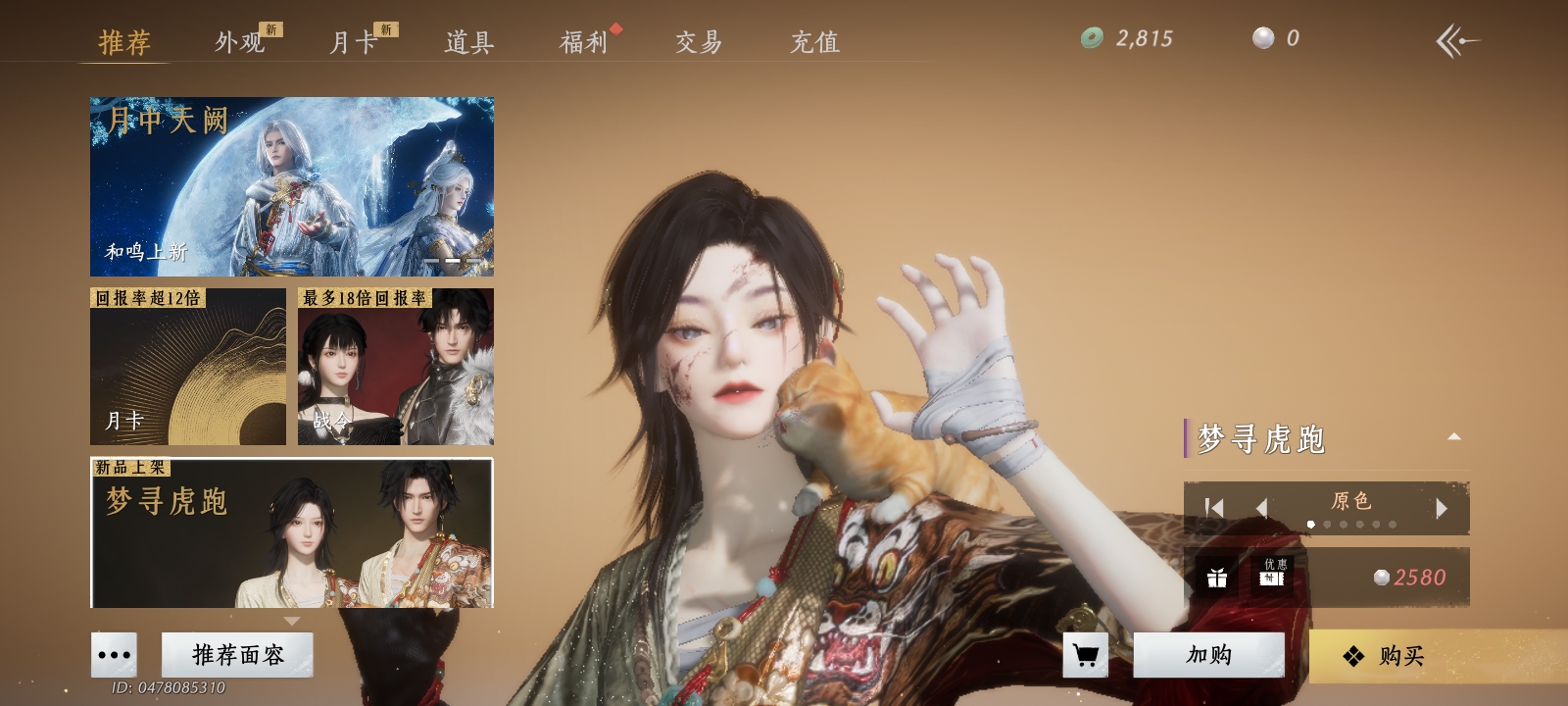Screen dimensions: 1568x706
Task: Click the gift box icon
Action: (x=1217, y=578)
